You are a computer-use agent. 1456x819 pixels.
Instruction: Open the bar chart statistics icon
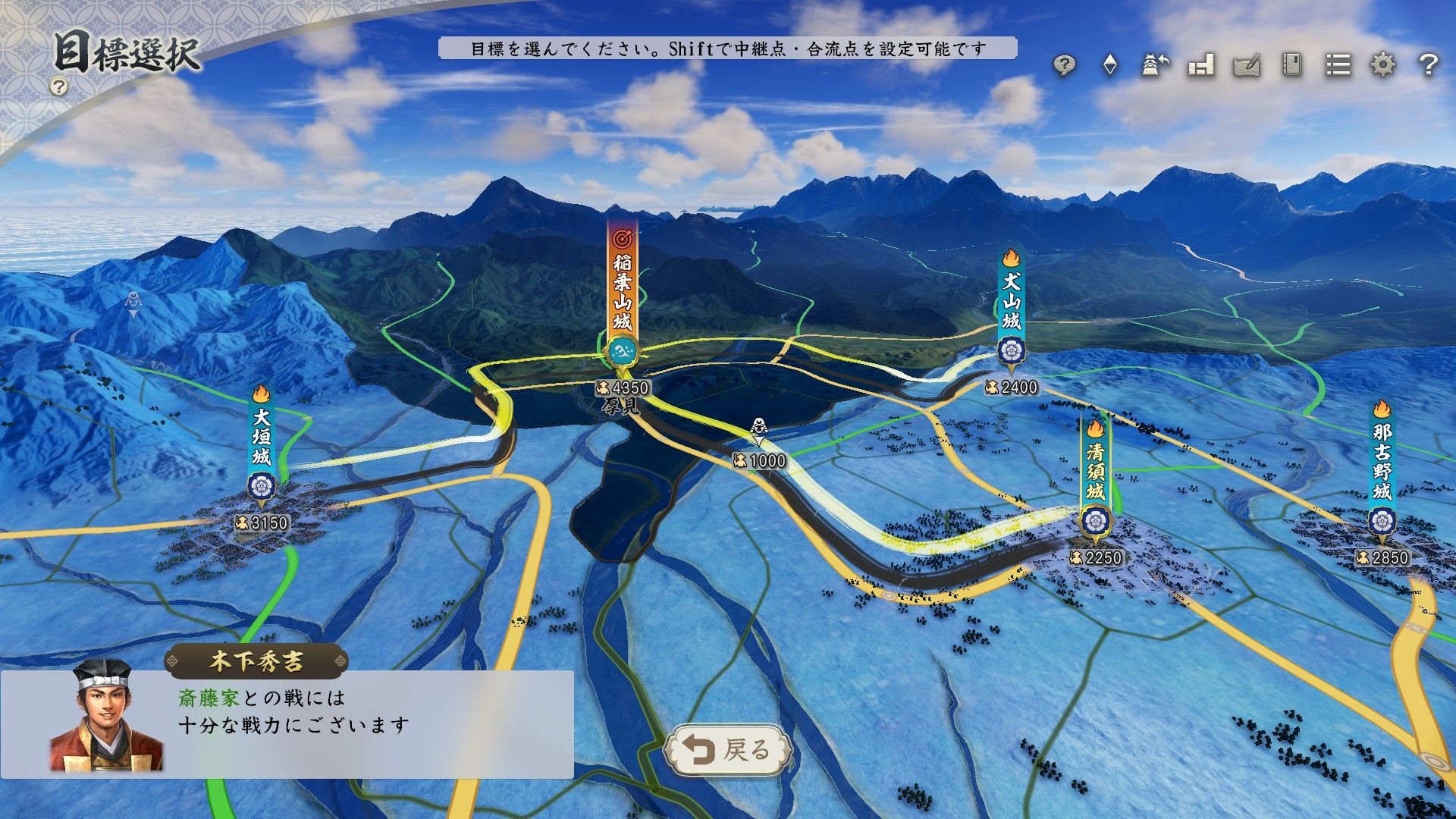point(1201,65)
